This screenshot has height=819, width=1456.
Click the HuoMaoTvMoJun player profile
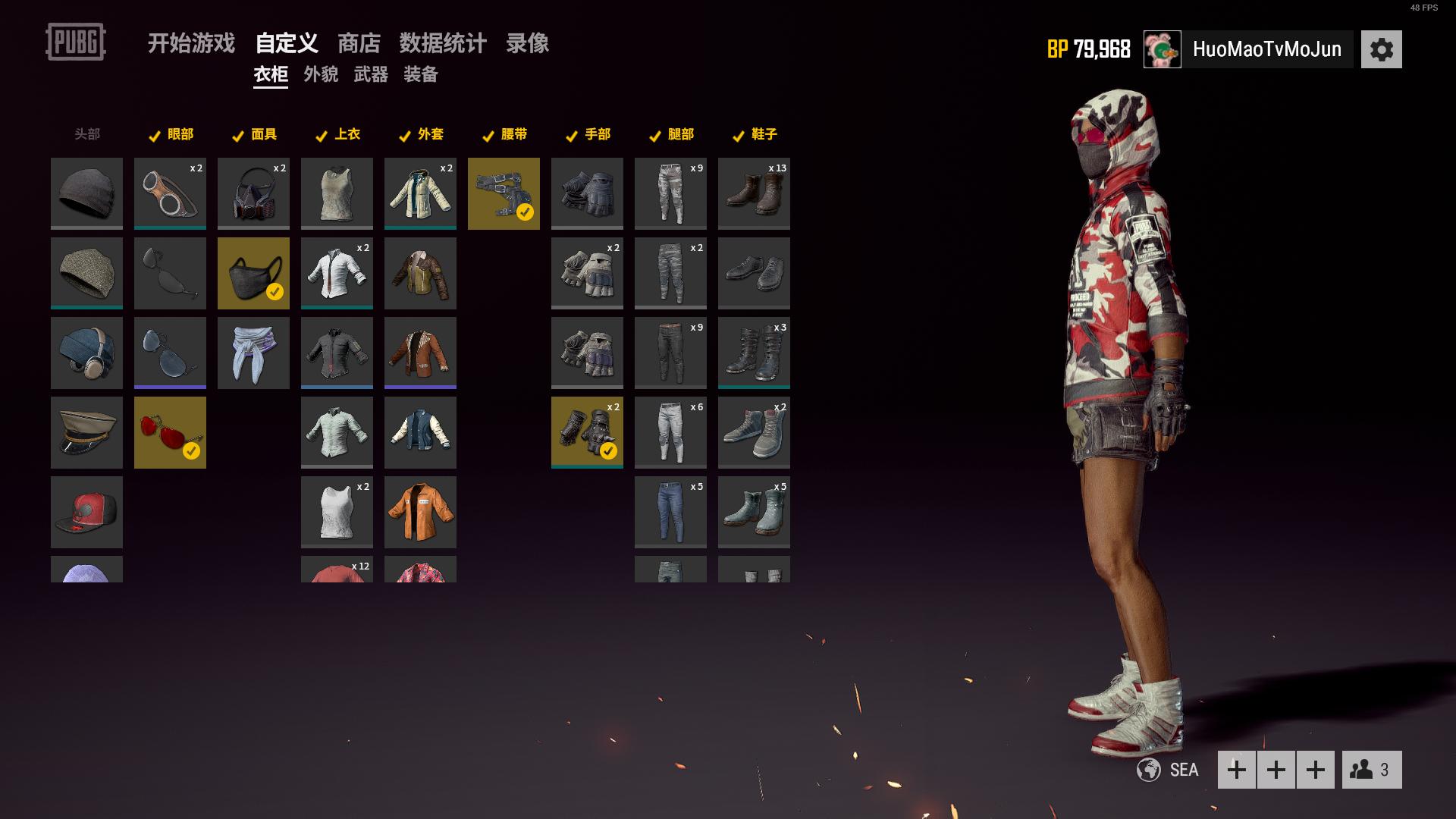pos(1266,49)
